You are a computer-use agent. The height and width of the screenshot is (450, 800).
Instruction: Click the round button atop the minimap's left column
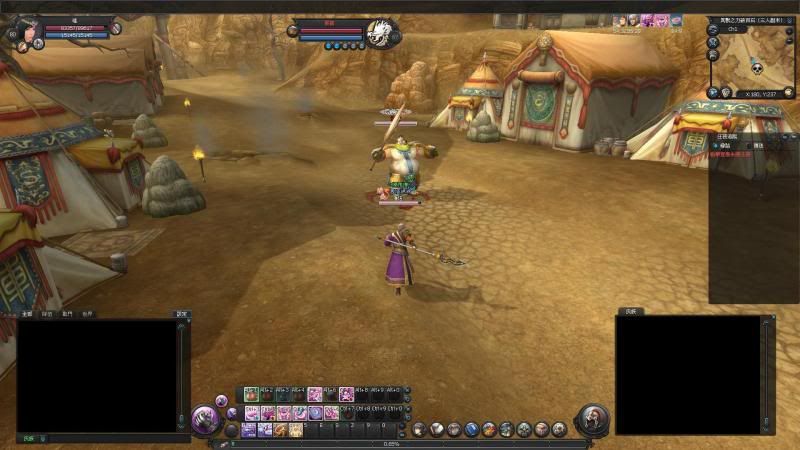(x=713, y=28)
